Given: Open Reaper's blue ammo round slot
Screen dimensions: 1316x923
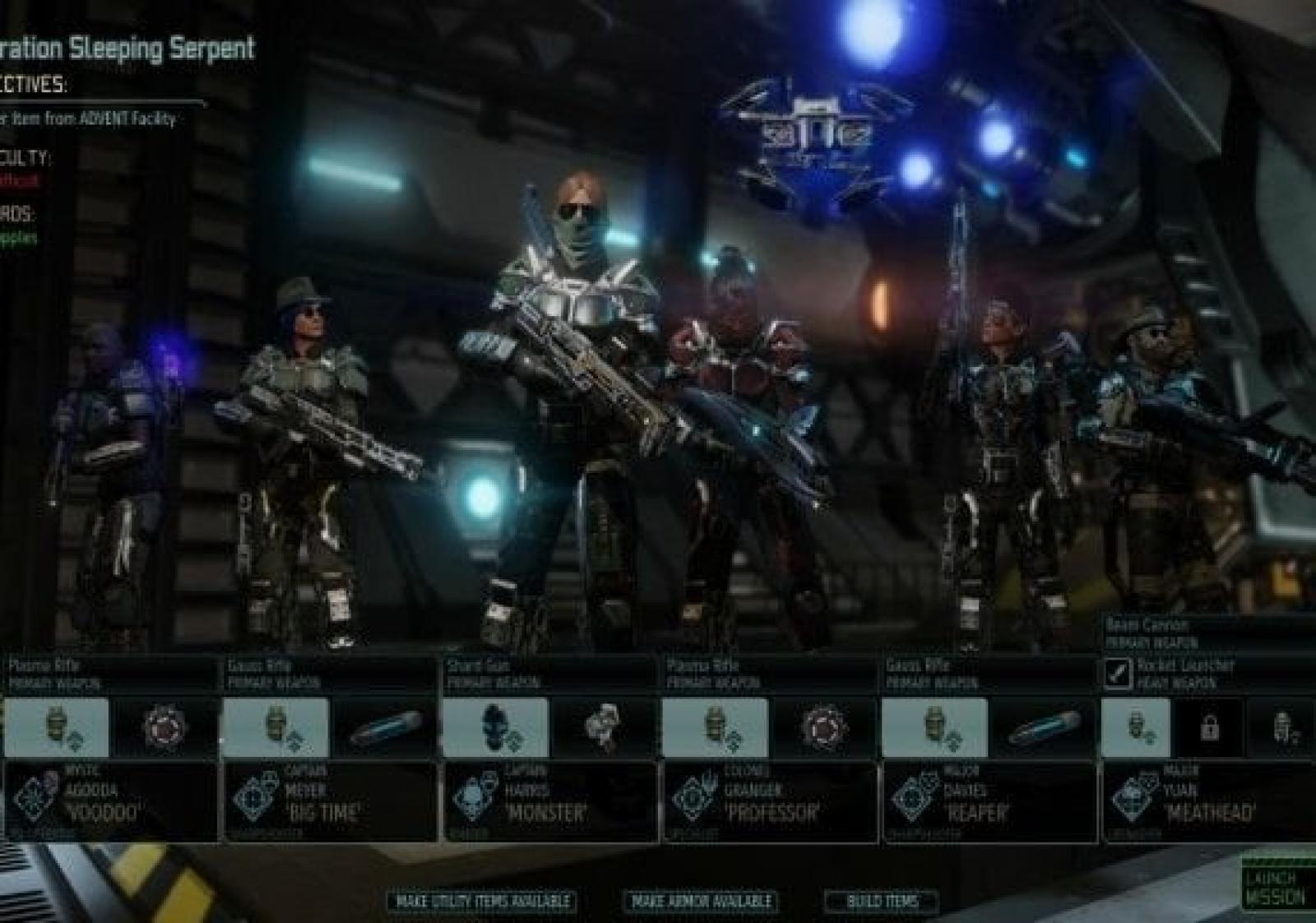Looking at the screenshot, I should pos(1045,727).
